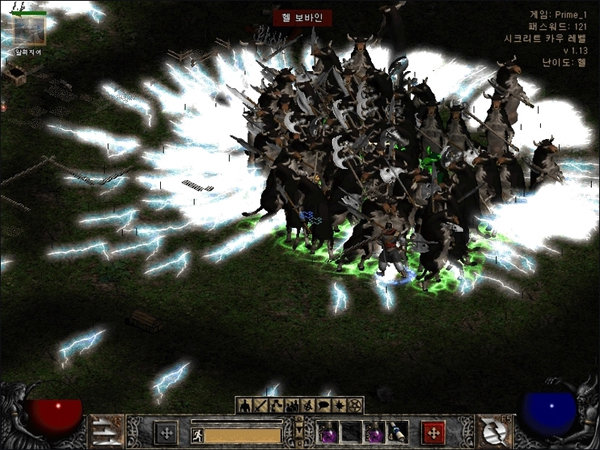This screenshot has width=600, height=450.
Task: Open the quest log icon
Action: click(339, 406)
